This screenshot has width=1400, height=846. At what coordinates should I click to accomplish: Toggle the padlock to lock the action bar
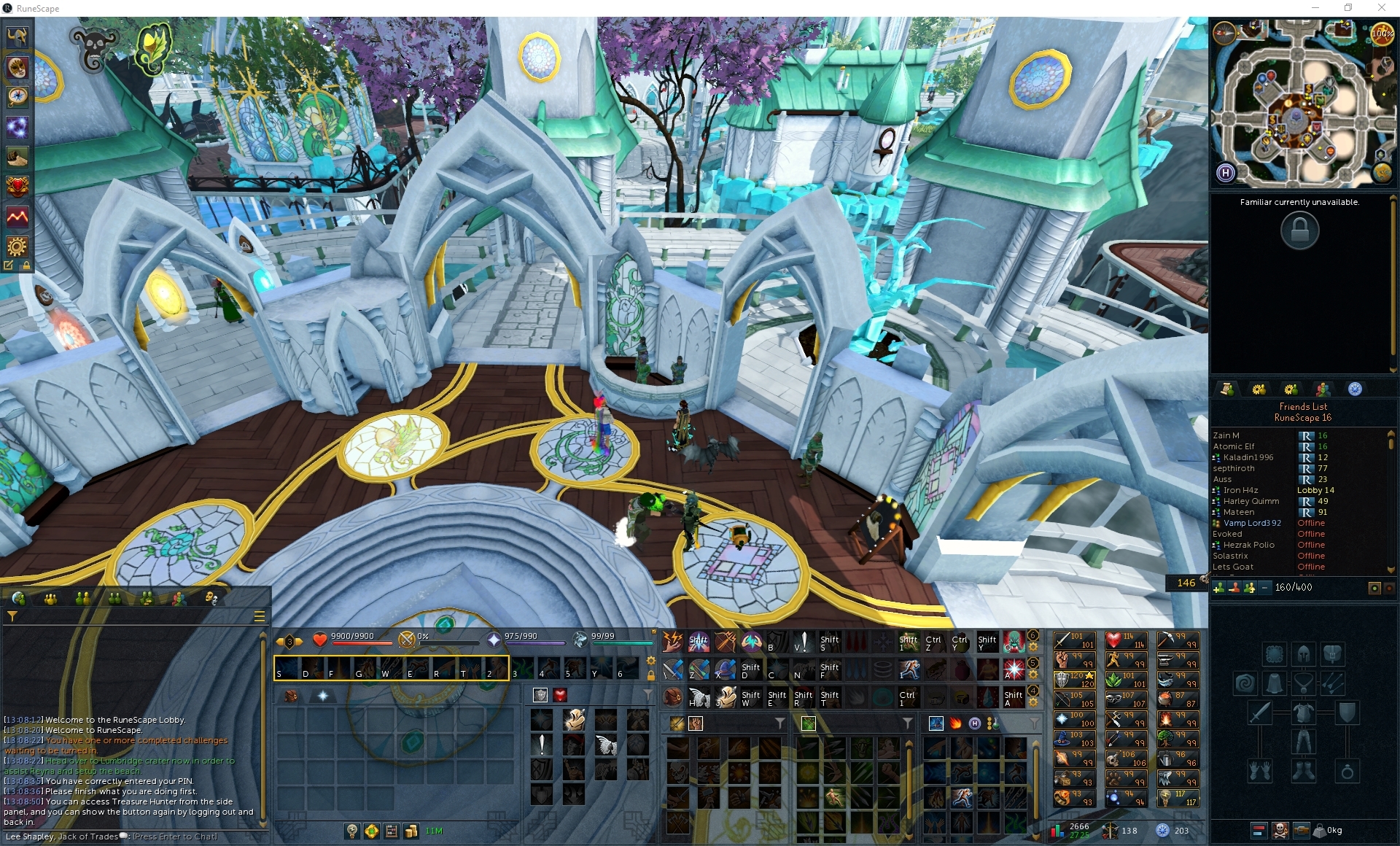[651, 675]
